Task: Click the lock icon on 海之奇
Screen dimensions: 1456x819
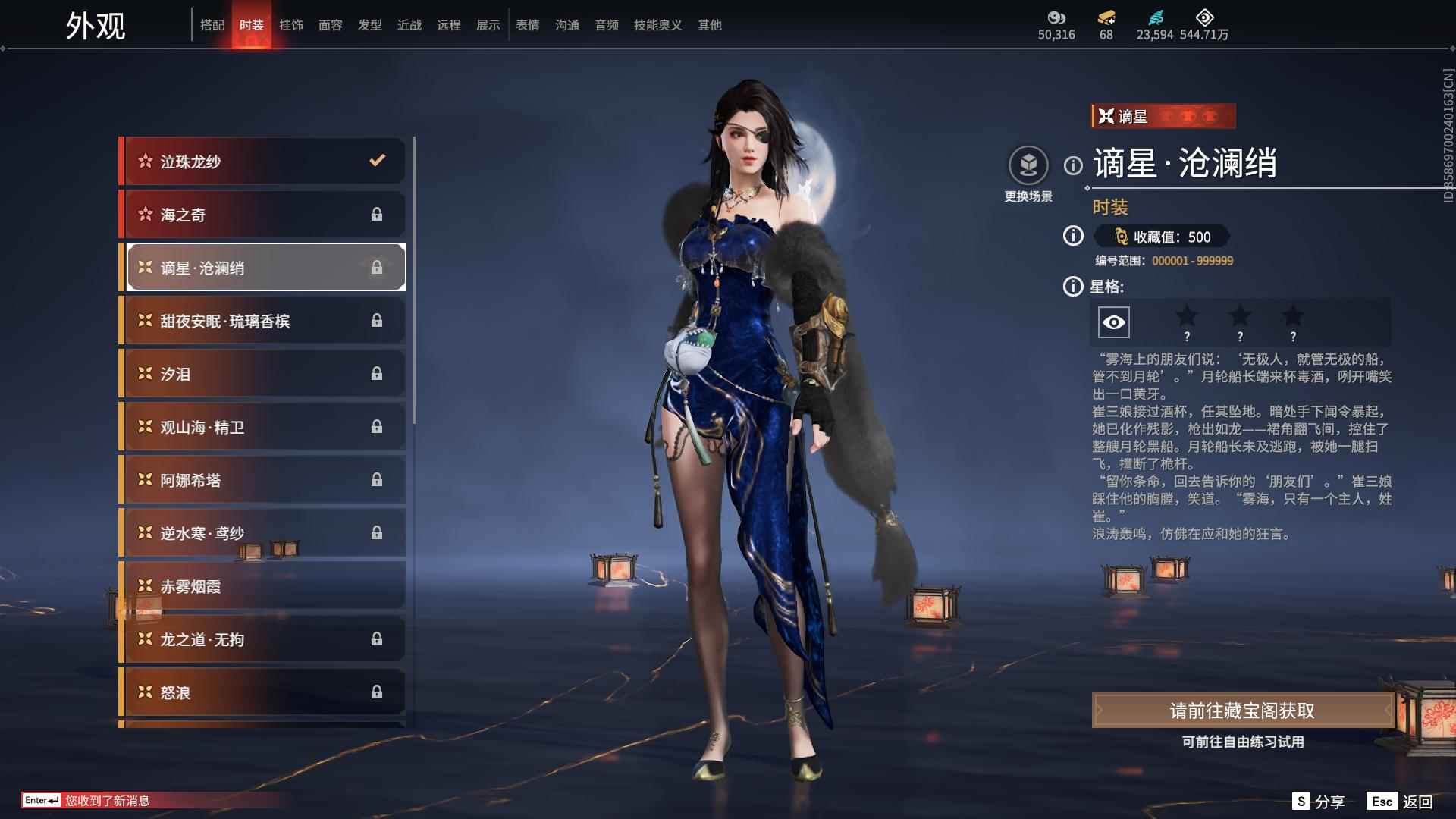Action: (377, 214)
